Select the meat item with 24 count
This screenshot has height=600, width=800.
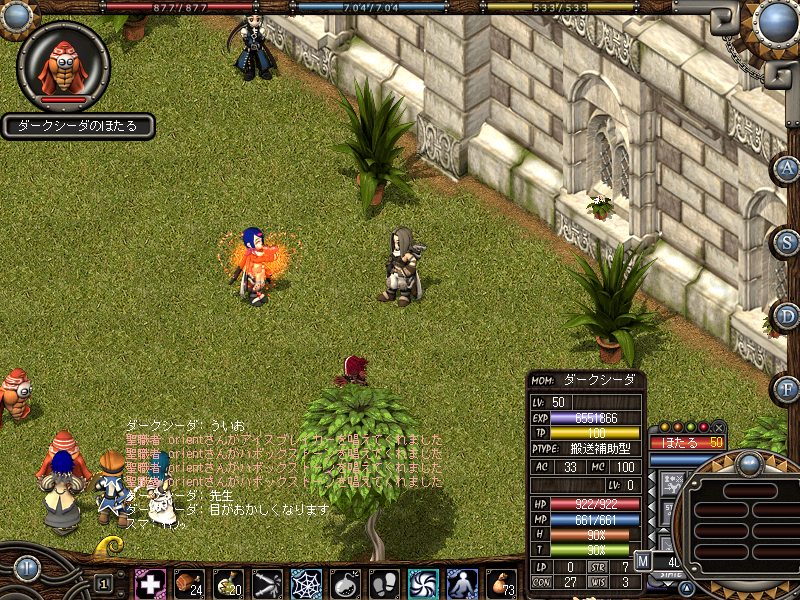(189, 583)
